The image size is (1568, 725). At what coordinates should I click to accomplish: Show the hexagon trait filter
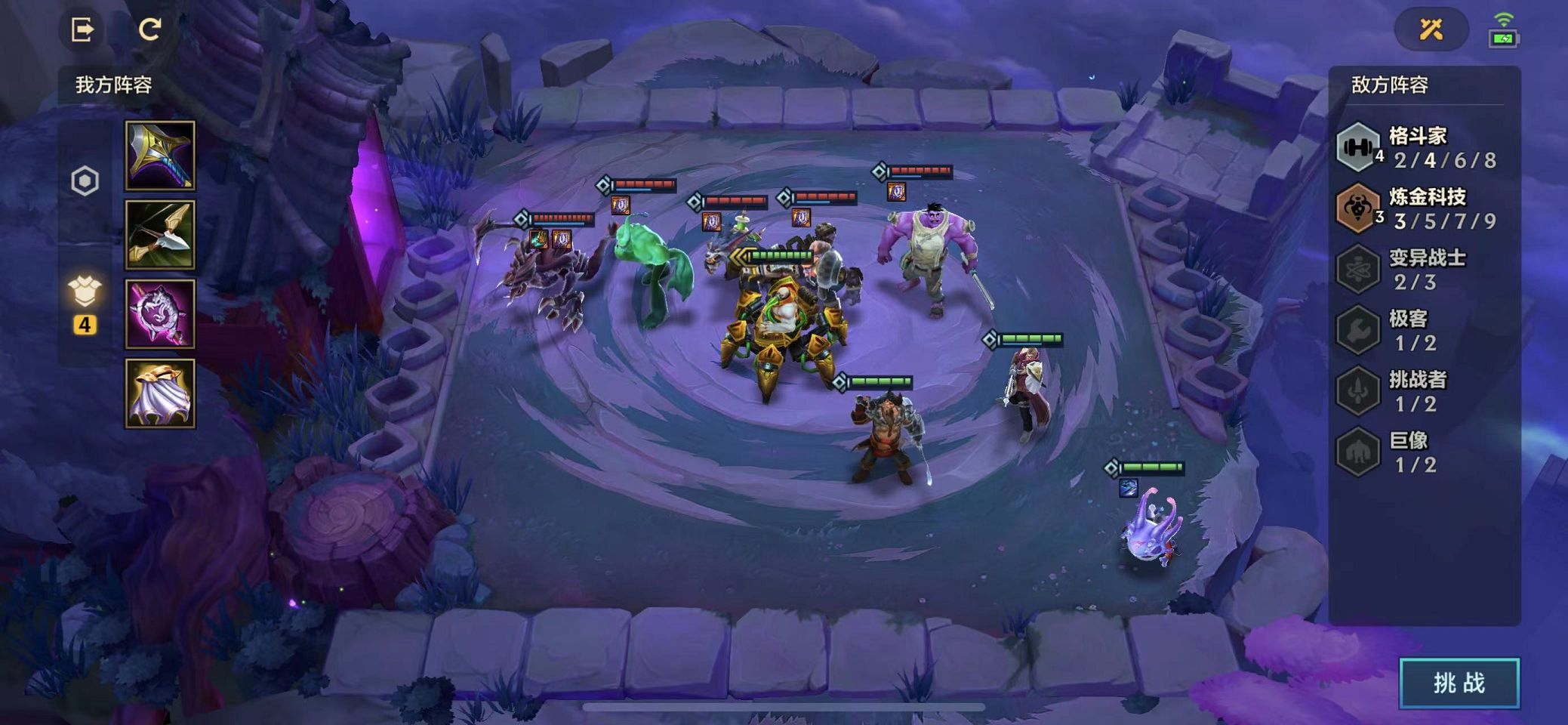[85, 181]
